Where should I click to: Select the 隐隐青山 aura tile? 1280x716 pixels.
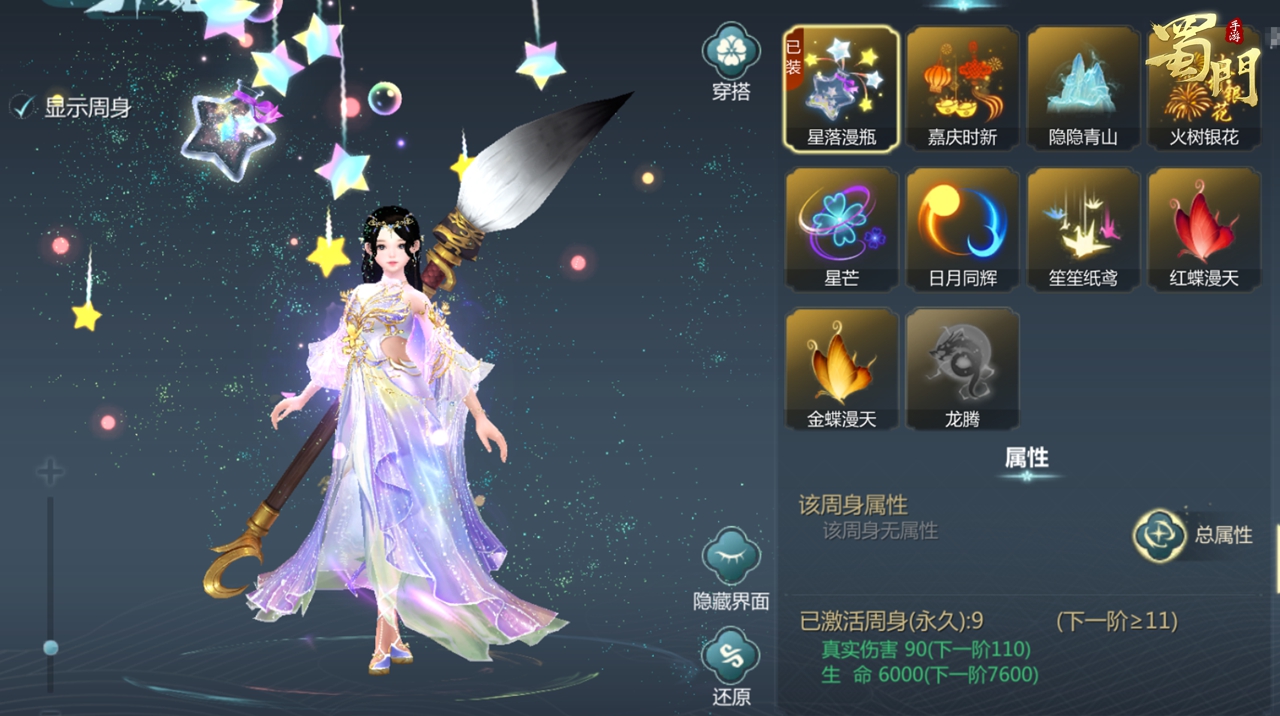(1083, 88)
